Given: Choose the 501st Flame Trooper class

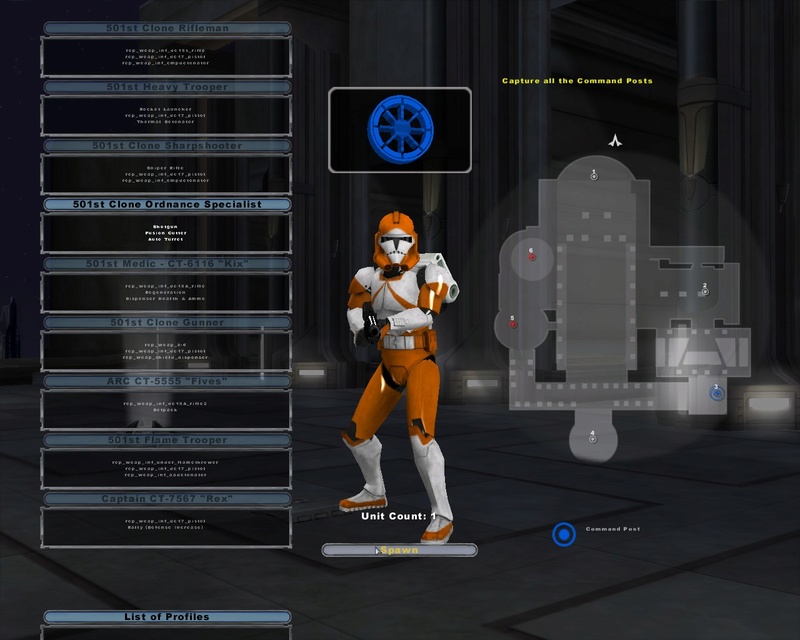Looking at the screenshot, I should click(167, 440).
